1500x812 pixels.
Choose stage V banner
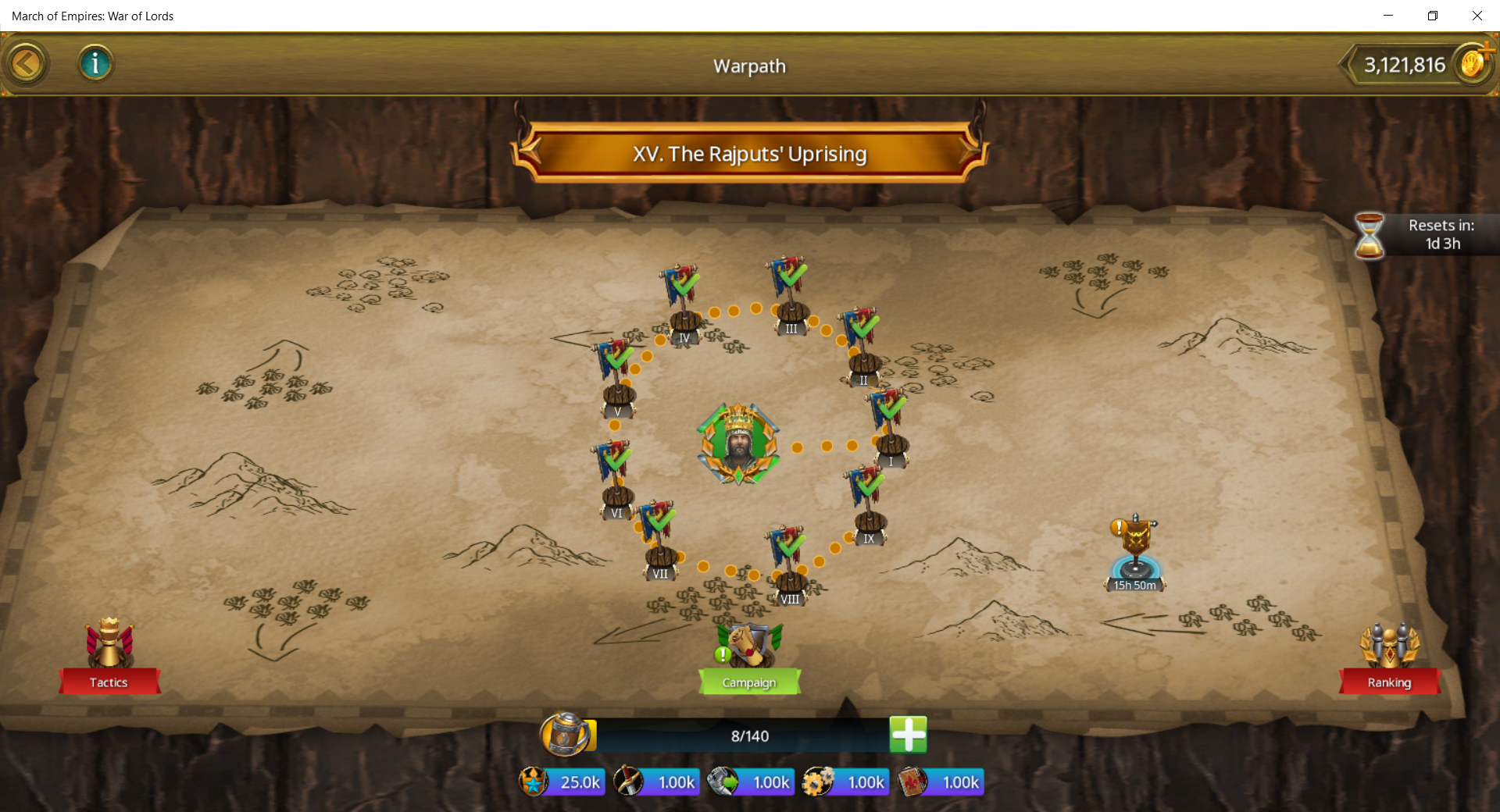(617, 378)
